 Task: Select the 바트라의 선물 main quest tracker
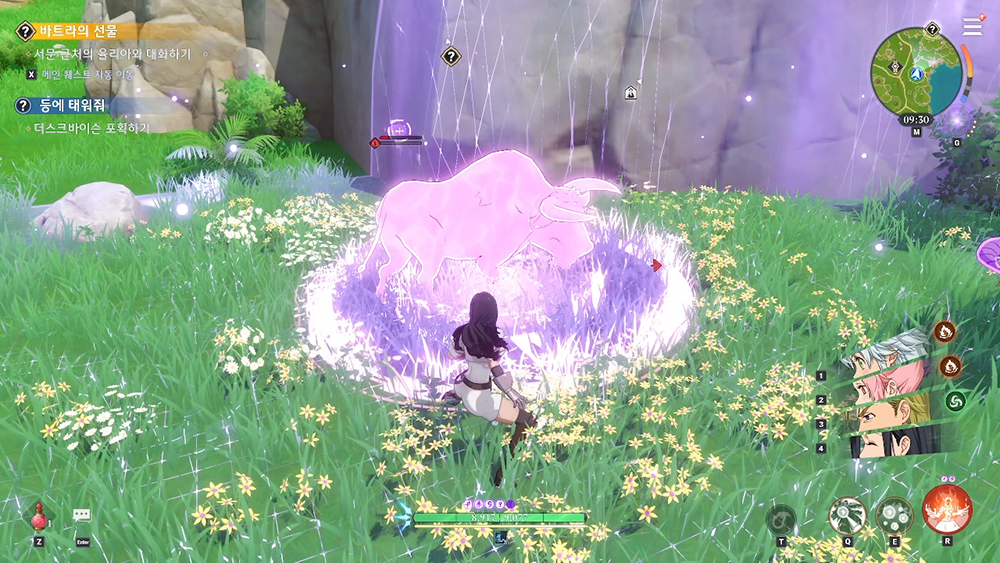[80, 31]
